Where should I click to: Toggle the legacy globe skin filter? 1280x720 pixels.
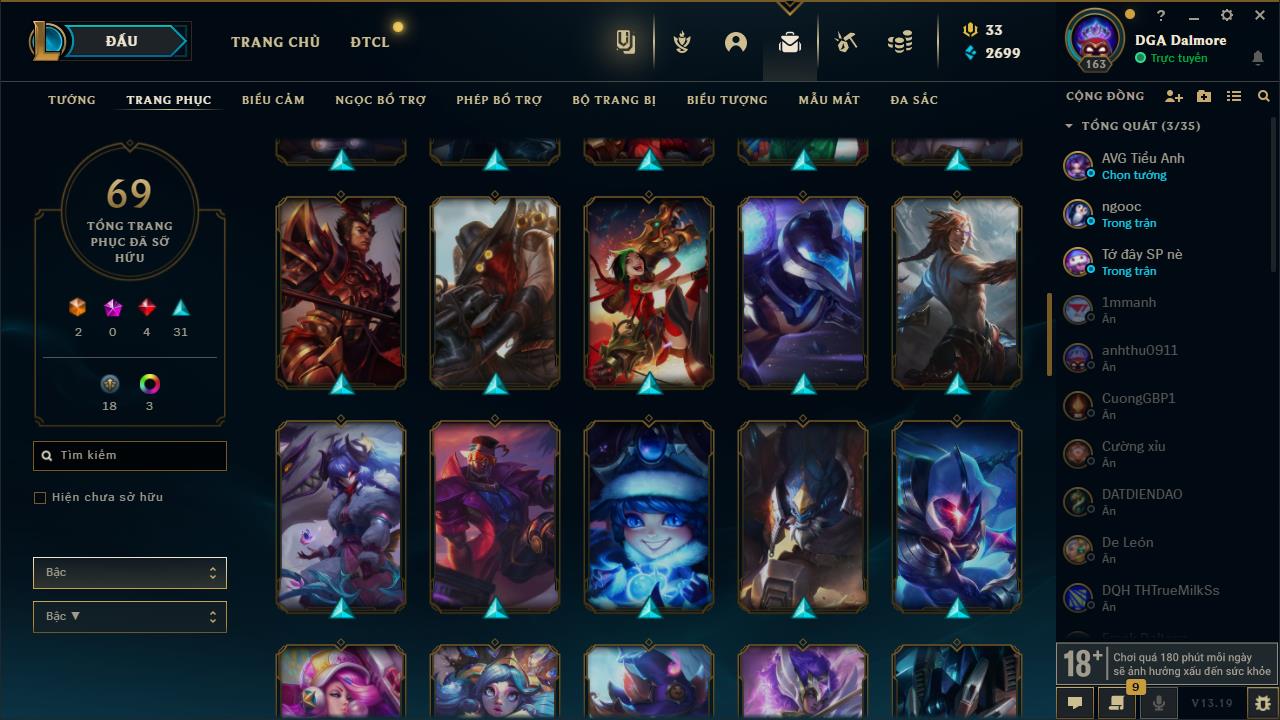point(109,381)
